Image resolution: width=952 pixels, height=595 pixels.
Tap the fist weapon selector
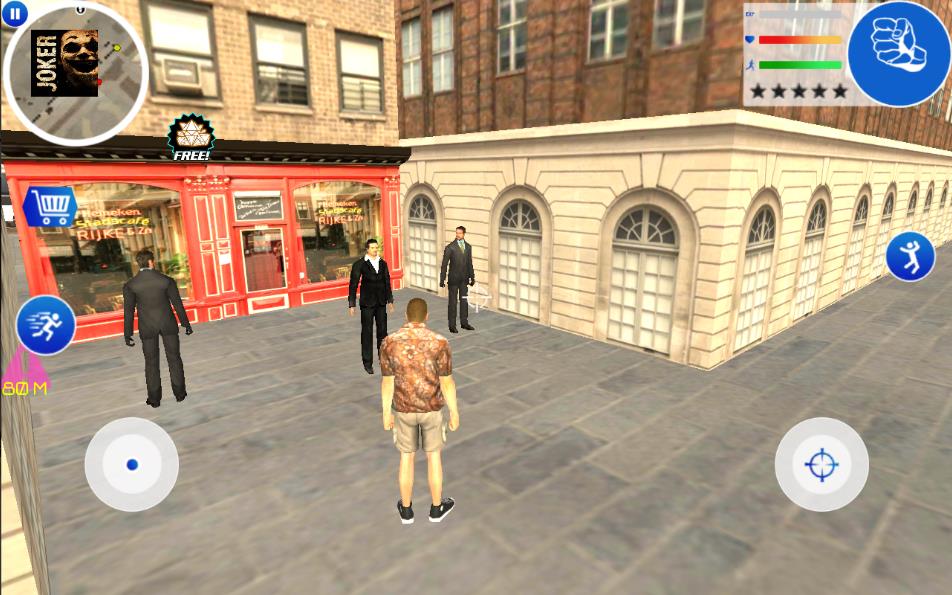898,53
